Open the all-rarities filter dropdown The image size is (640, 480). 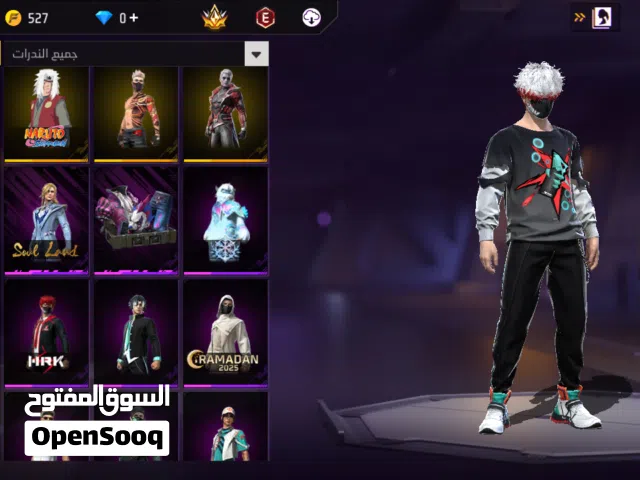pyautogui.click(x=257, y=54)
